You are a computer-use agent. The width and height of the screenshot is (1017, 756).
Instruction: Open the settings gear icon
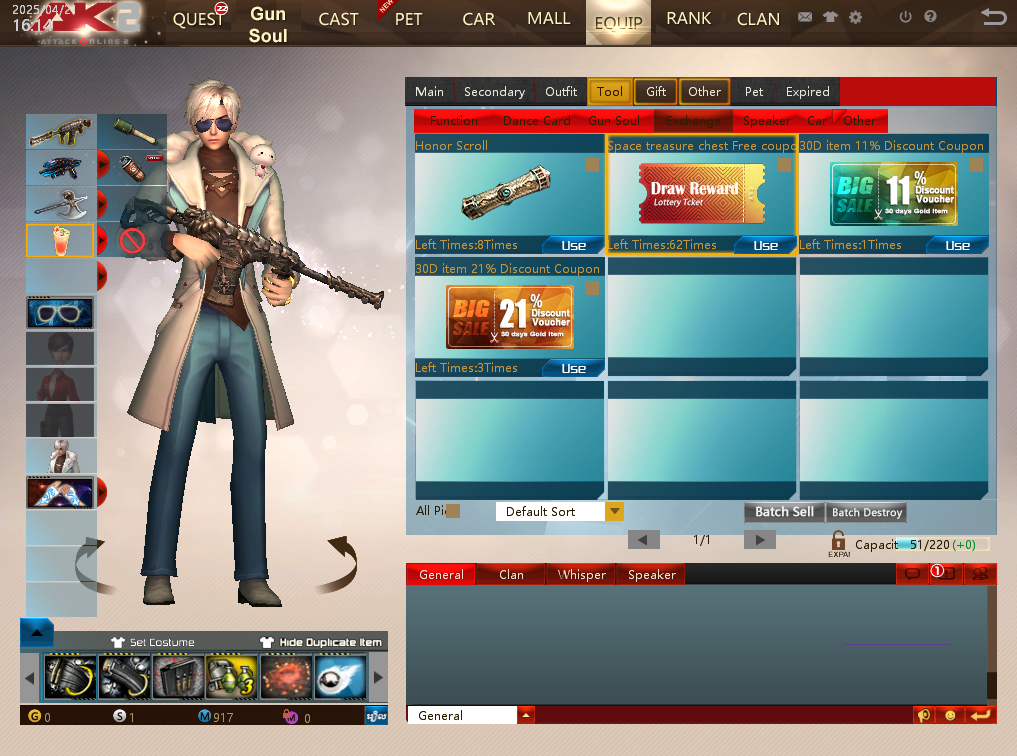[855, 18]
